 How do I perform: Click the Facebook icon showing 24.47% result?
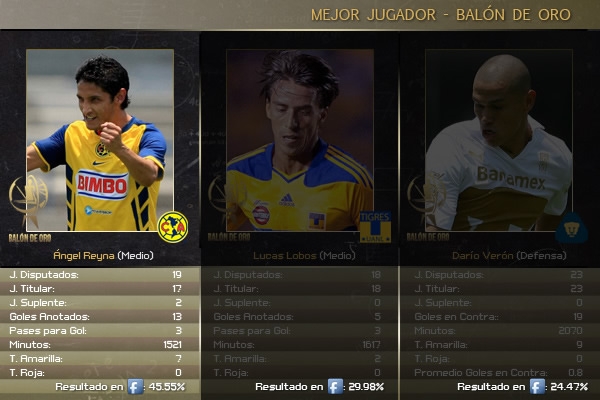point(537,386)
